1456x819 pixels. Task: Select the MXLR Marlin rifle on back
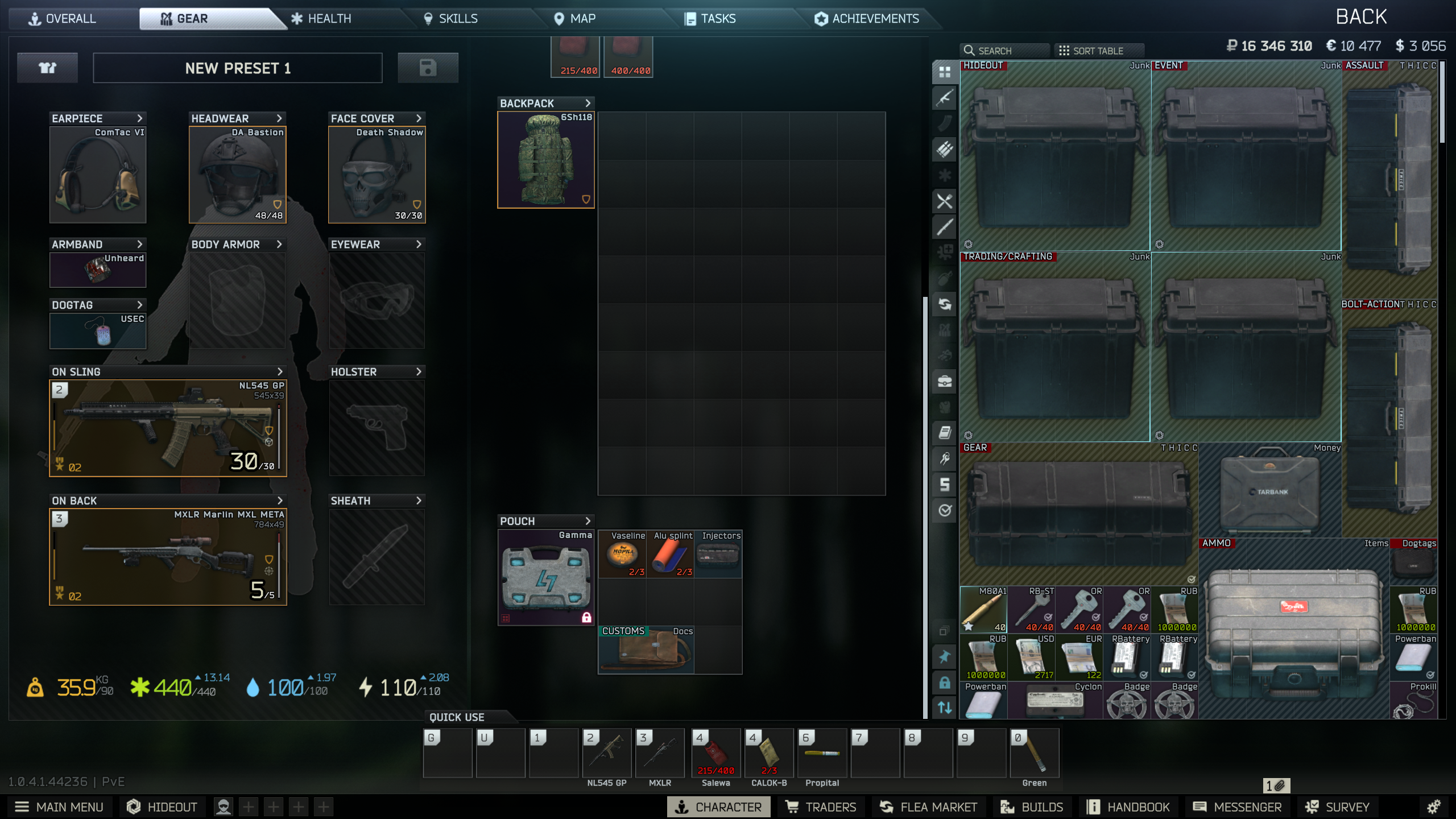tap(168, 557)
